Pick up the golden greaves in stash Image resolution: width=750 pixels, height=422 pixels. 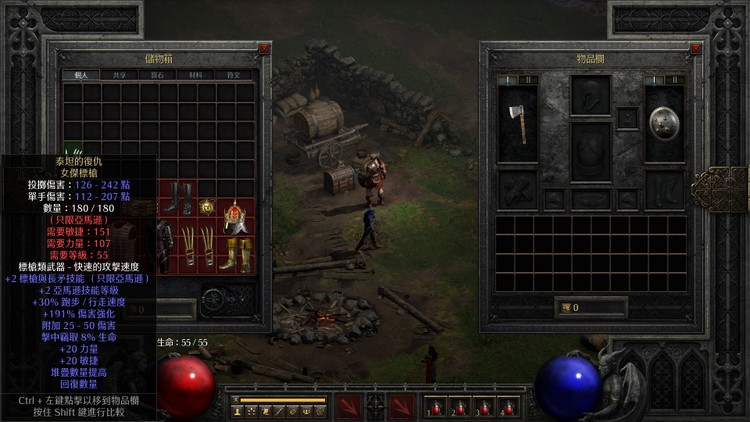coord(236,255)
